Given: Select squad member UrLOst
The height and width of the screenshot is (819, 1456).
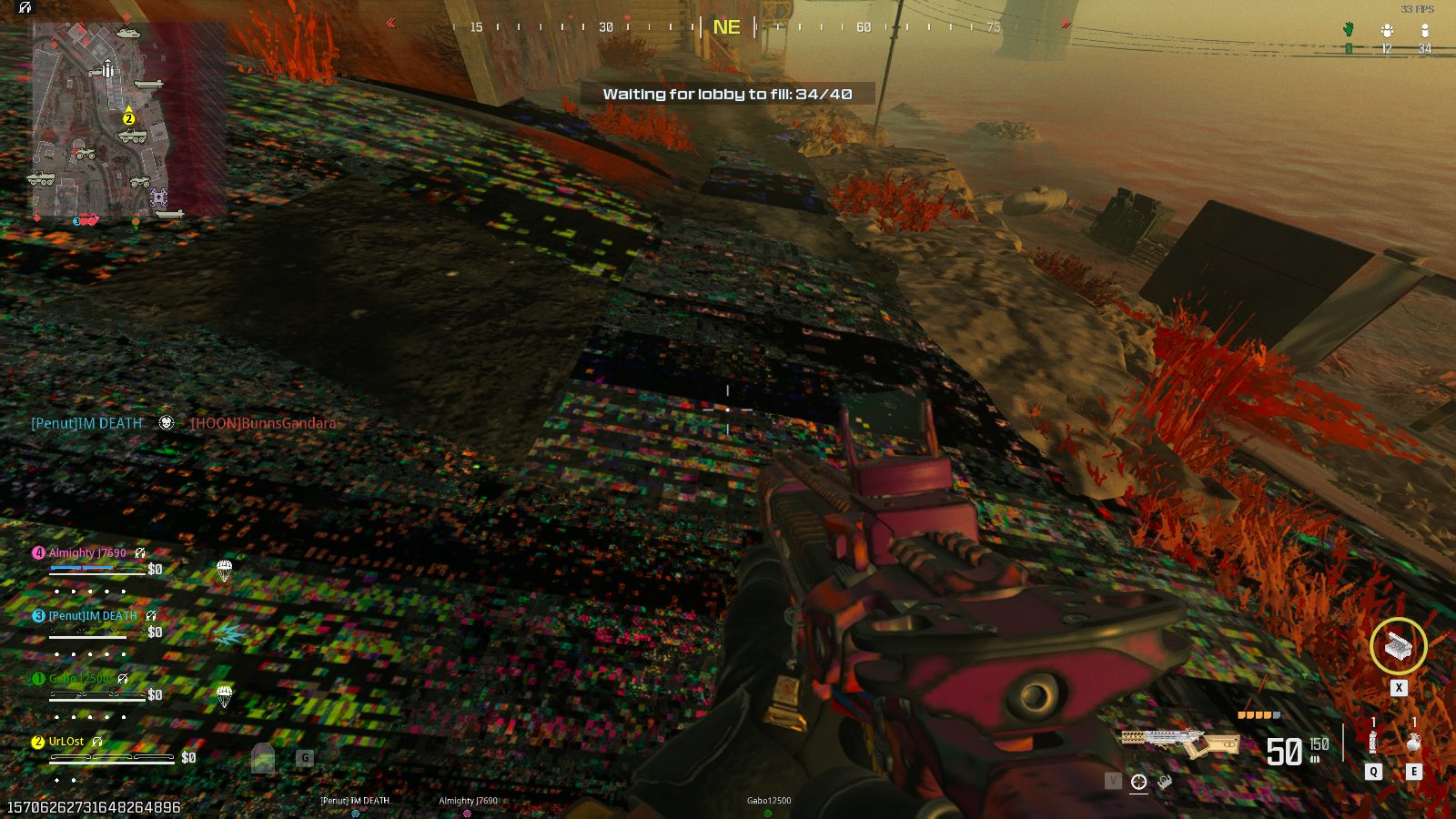Looking at the screenshot, I should [66, 742].
